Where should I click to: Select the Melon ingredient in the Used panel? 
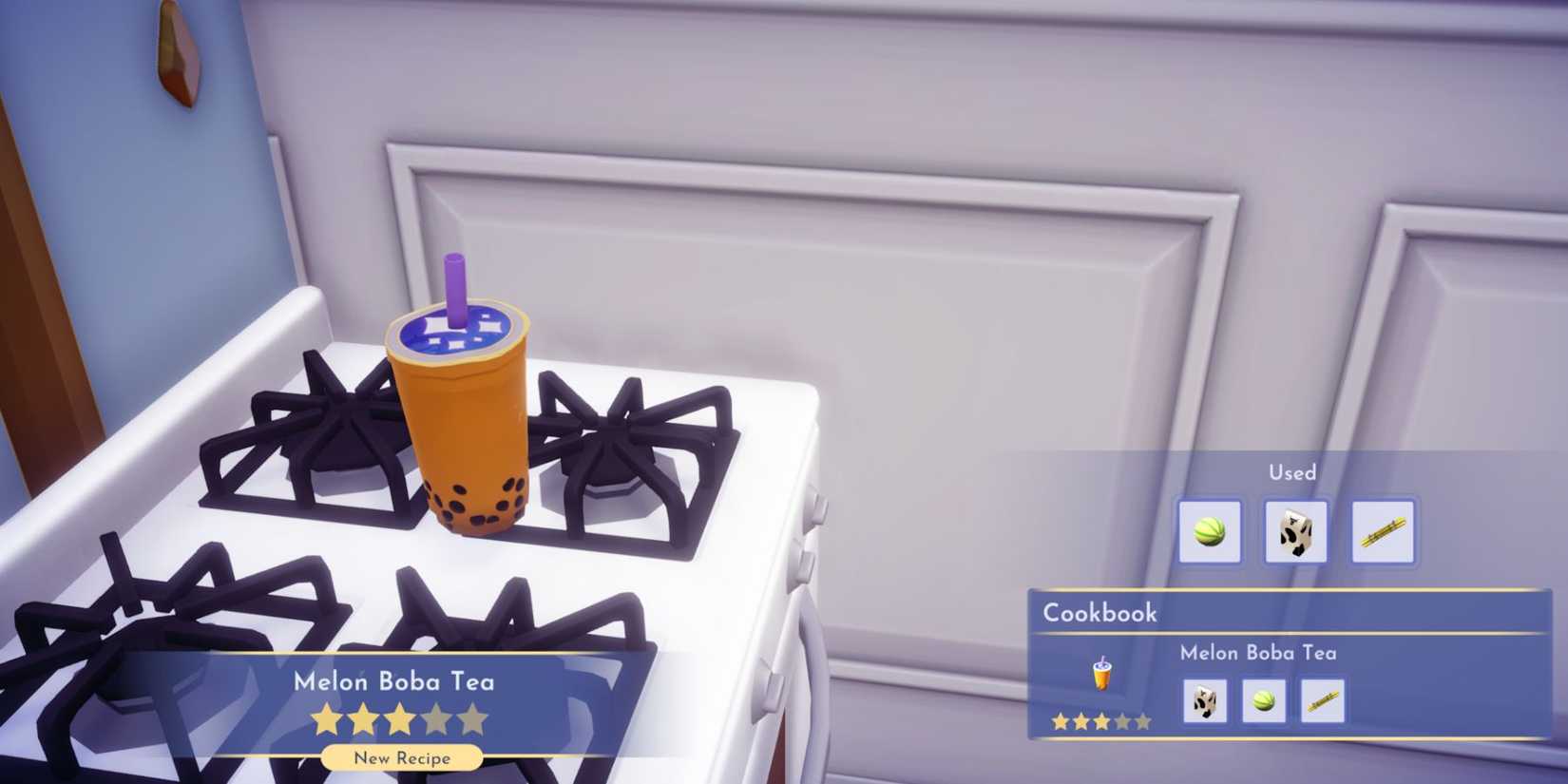point(1209,533)
